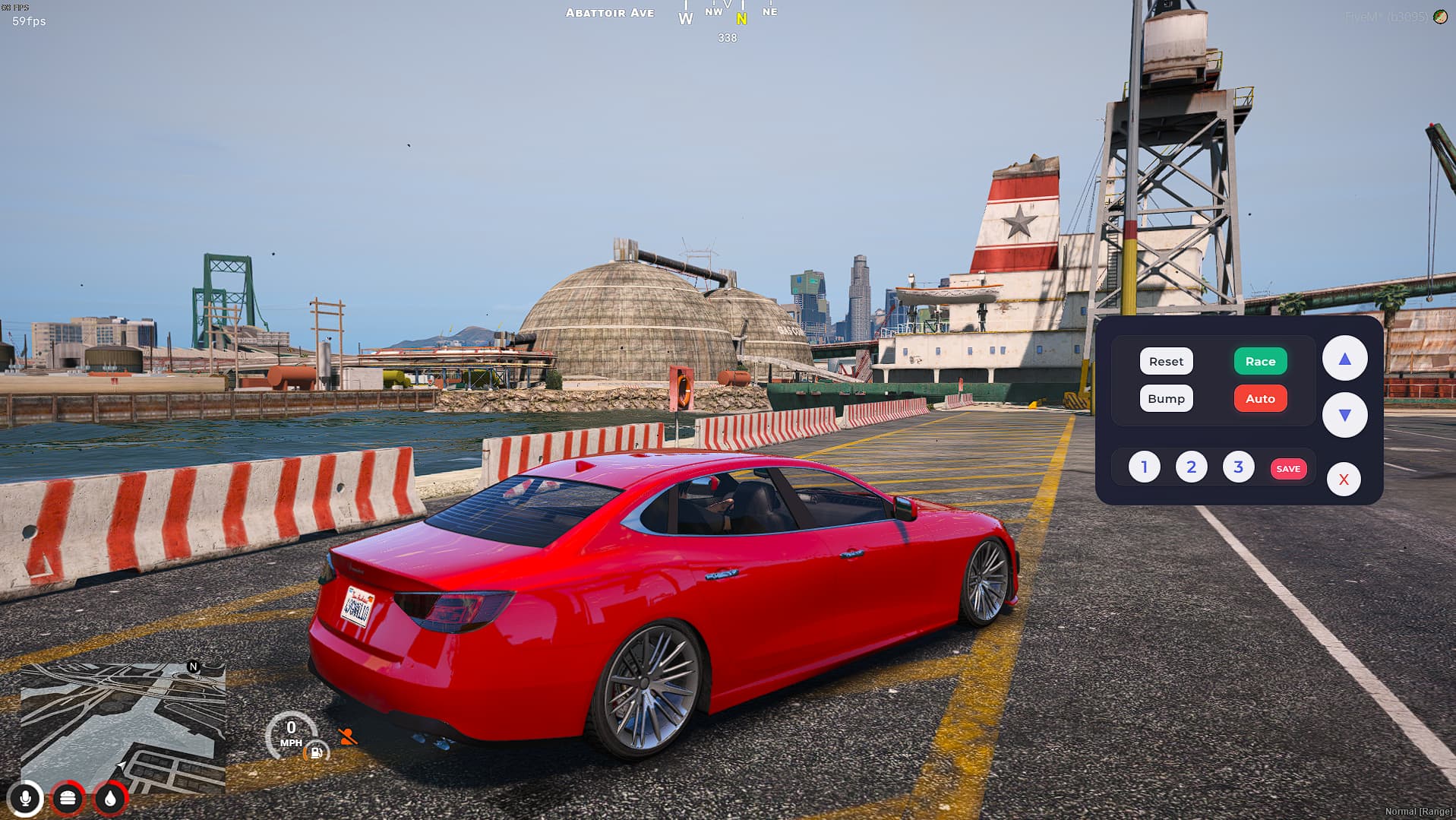The width and height of the screenshot is (1456, 820).
Task: Raise with the up arrow button
Action: pyautogui.click(x=1344, y=359)
